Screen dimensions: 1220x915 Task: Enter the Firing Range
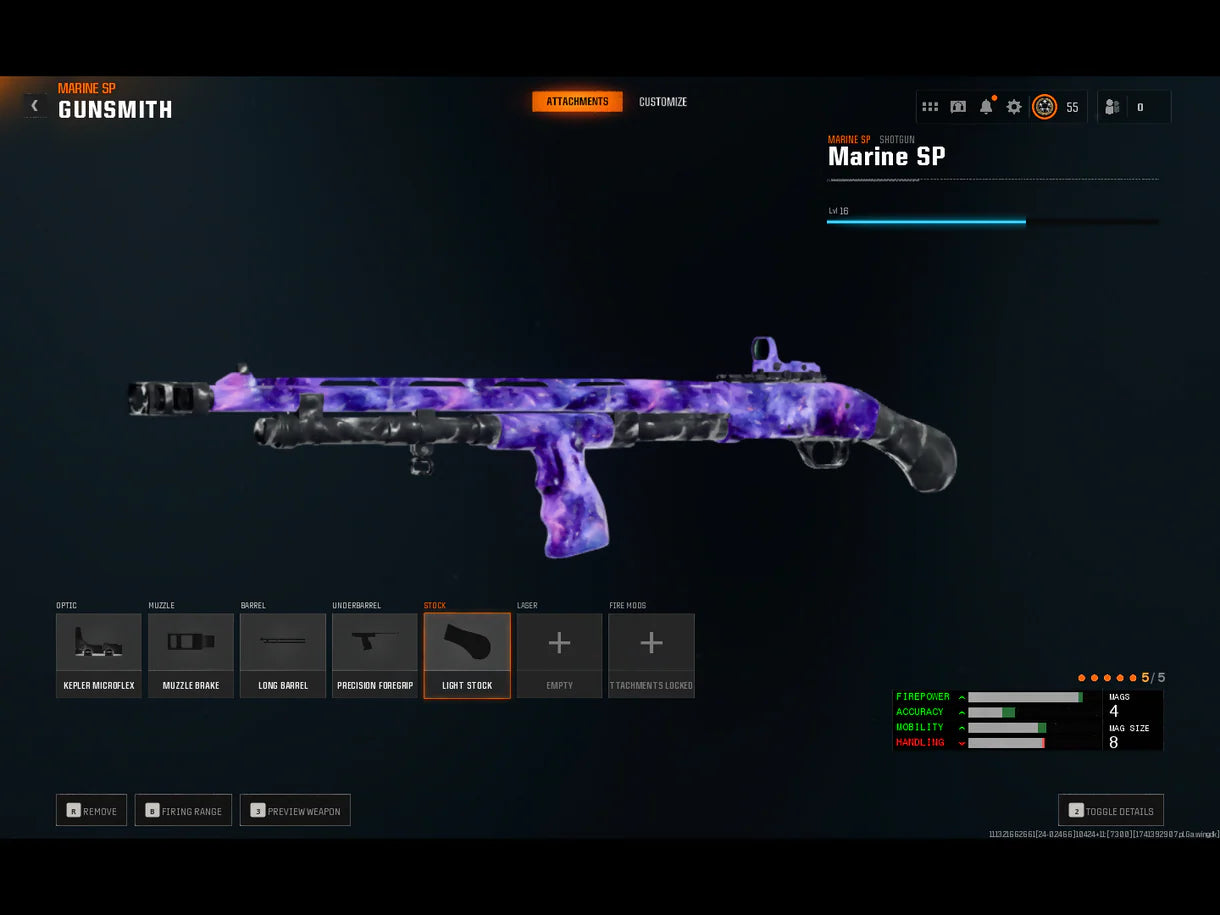(x=184, y=810)
